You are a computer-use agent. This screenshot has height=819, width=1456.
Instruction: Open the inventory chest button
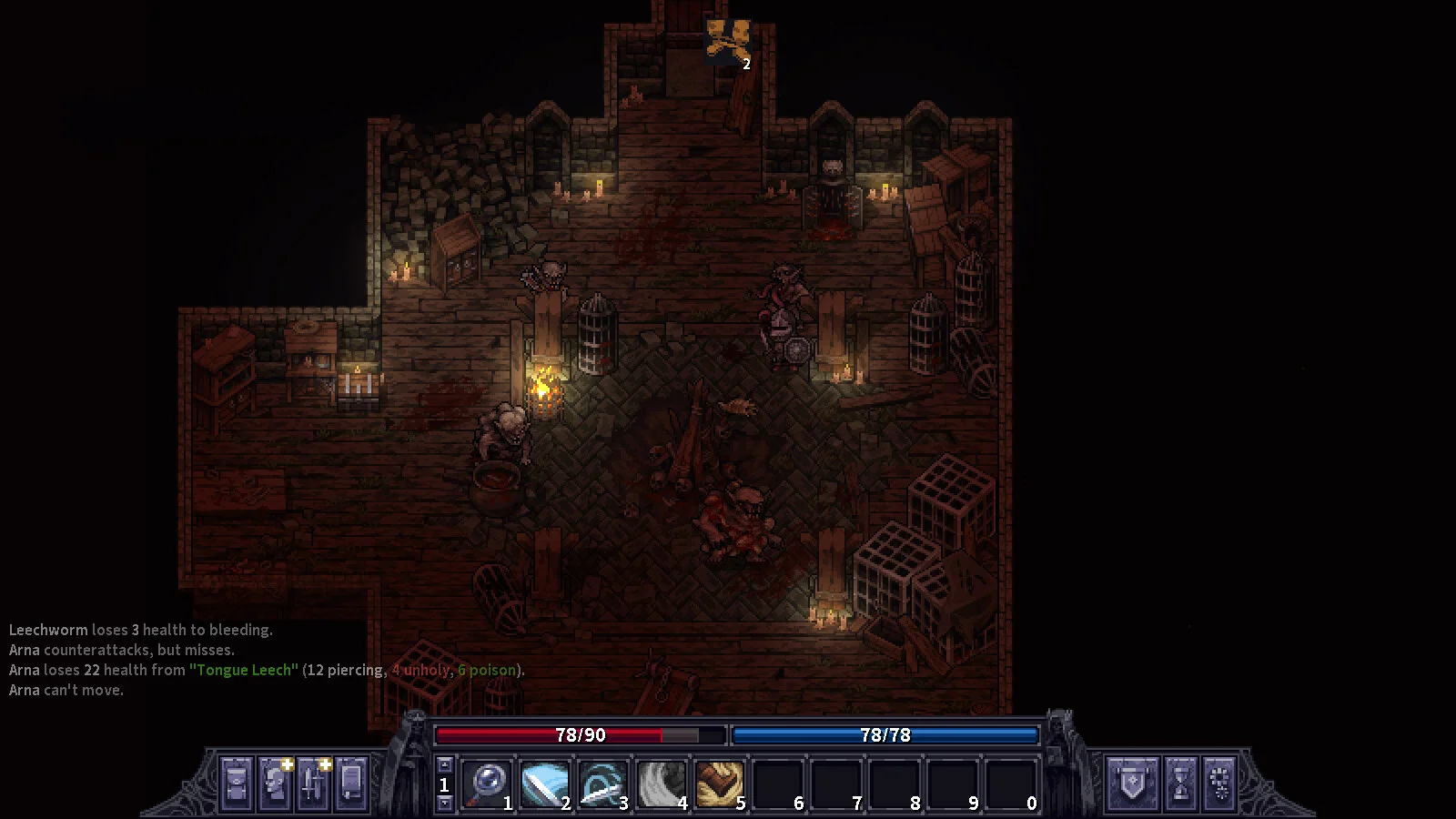(x=236, y=783)
